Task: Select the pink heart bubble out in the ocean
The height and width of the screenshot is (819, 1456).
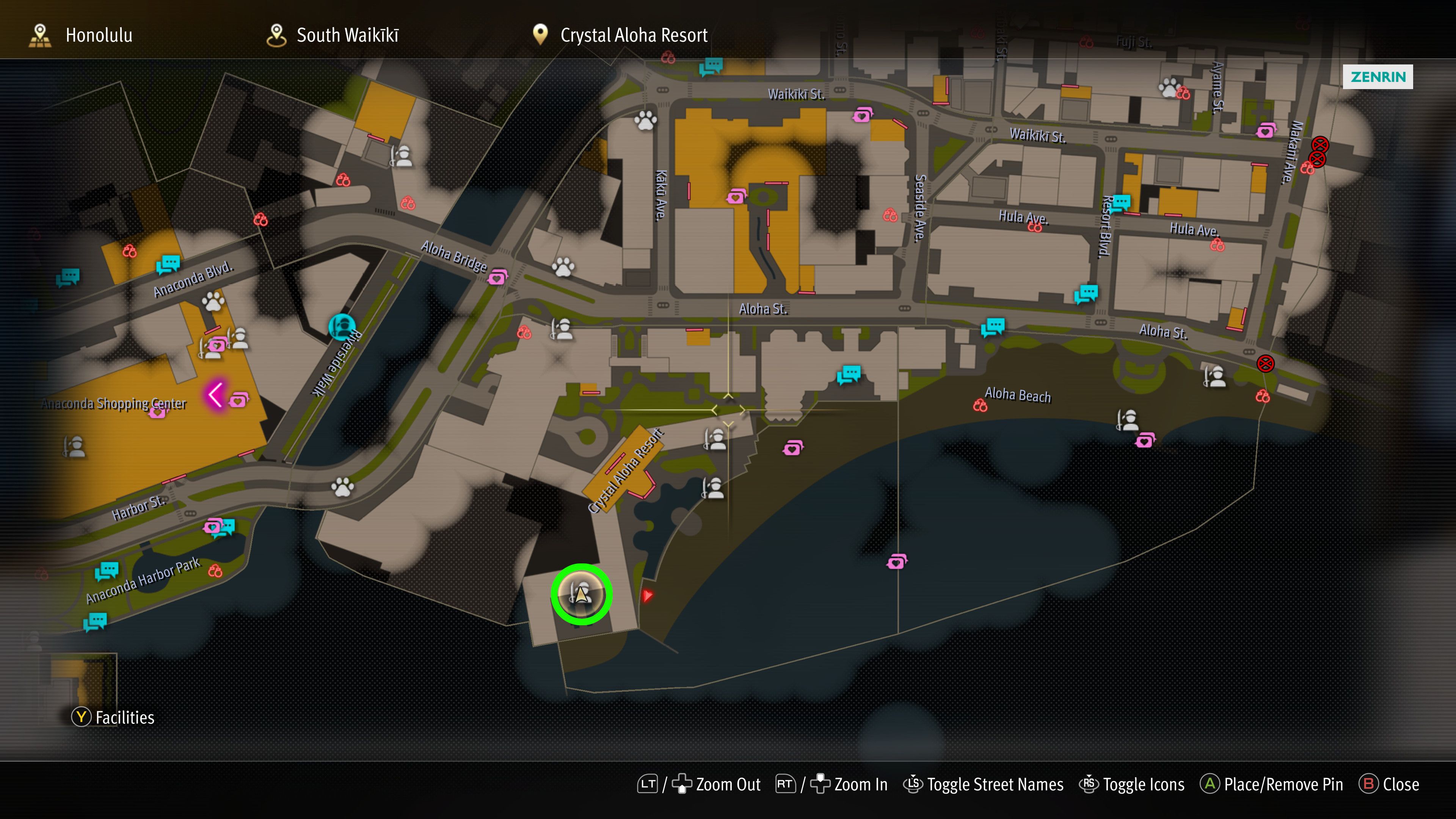Action: coord(896,562)
